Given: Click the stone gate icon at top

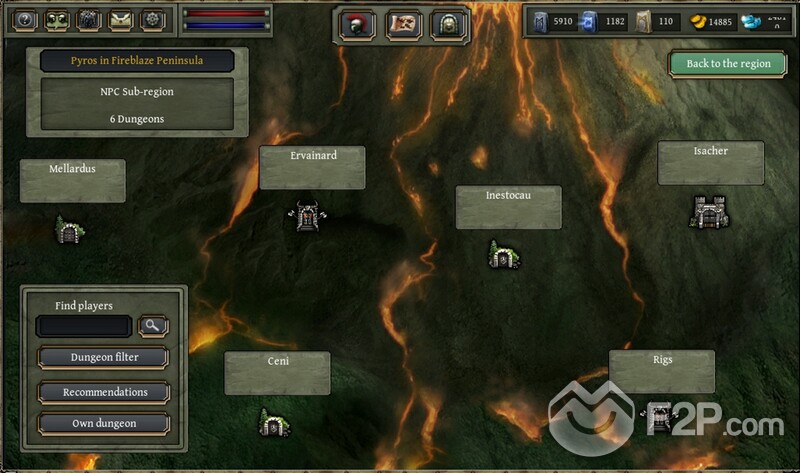Looking at the screenshot, I should pyautogui.click(x=449, y=24).
